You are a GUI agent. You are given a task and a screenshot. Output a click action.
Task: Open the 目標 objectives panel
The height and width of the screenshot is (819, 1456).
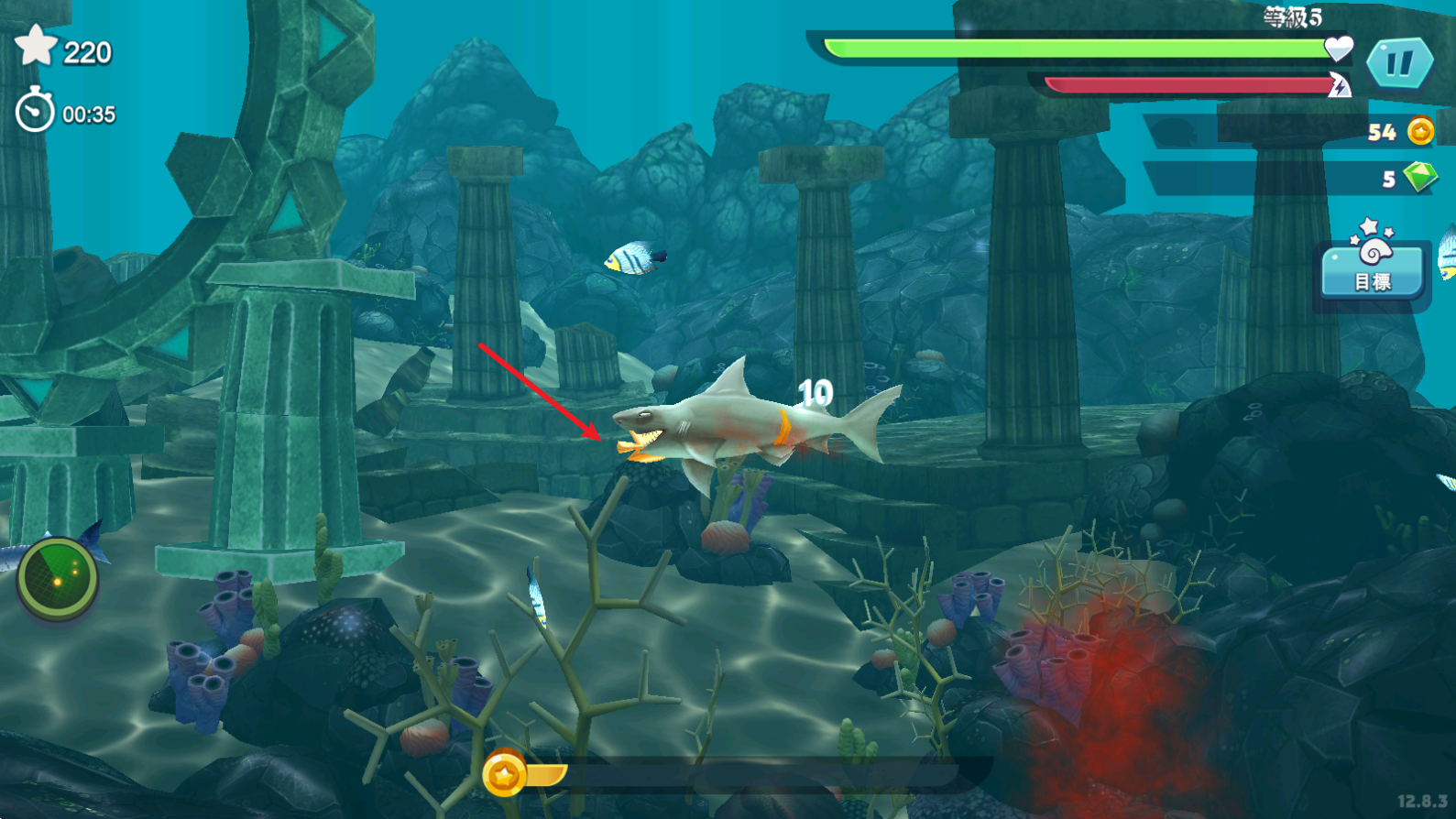[x=1372, y=266]
